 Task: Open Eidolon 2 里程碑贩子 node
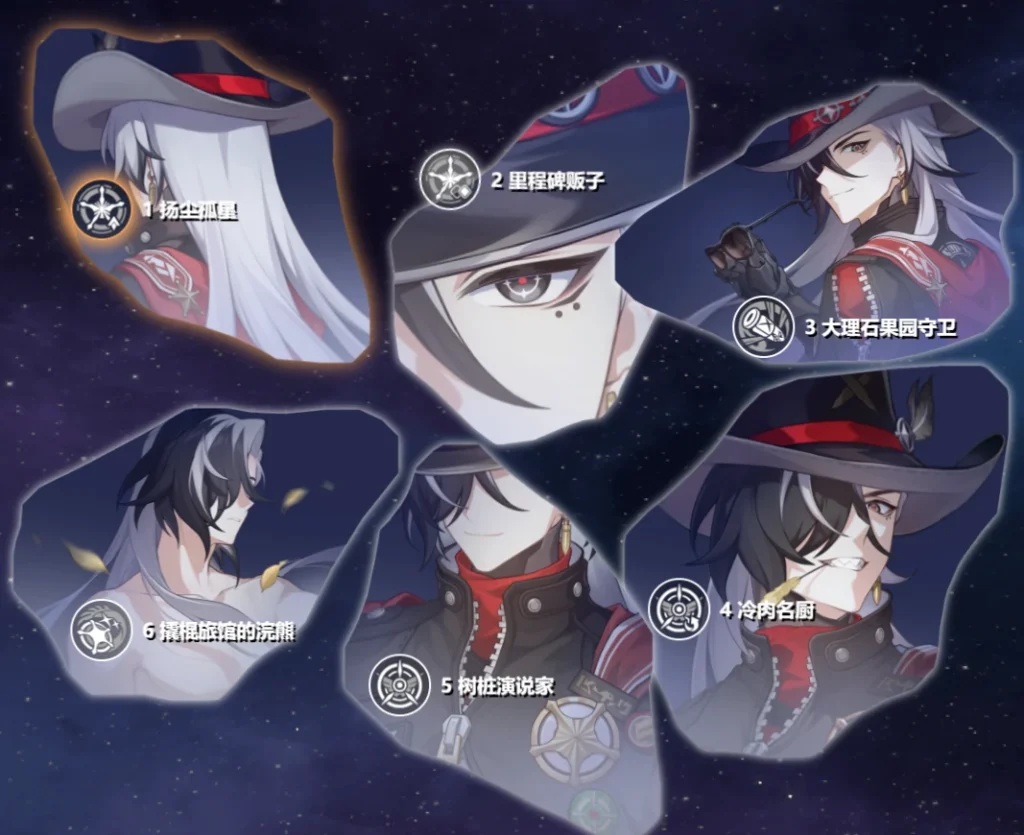pos(449,179)
